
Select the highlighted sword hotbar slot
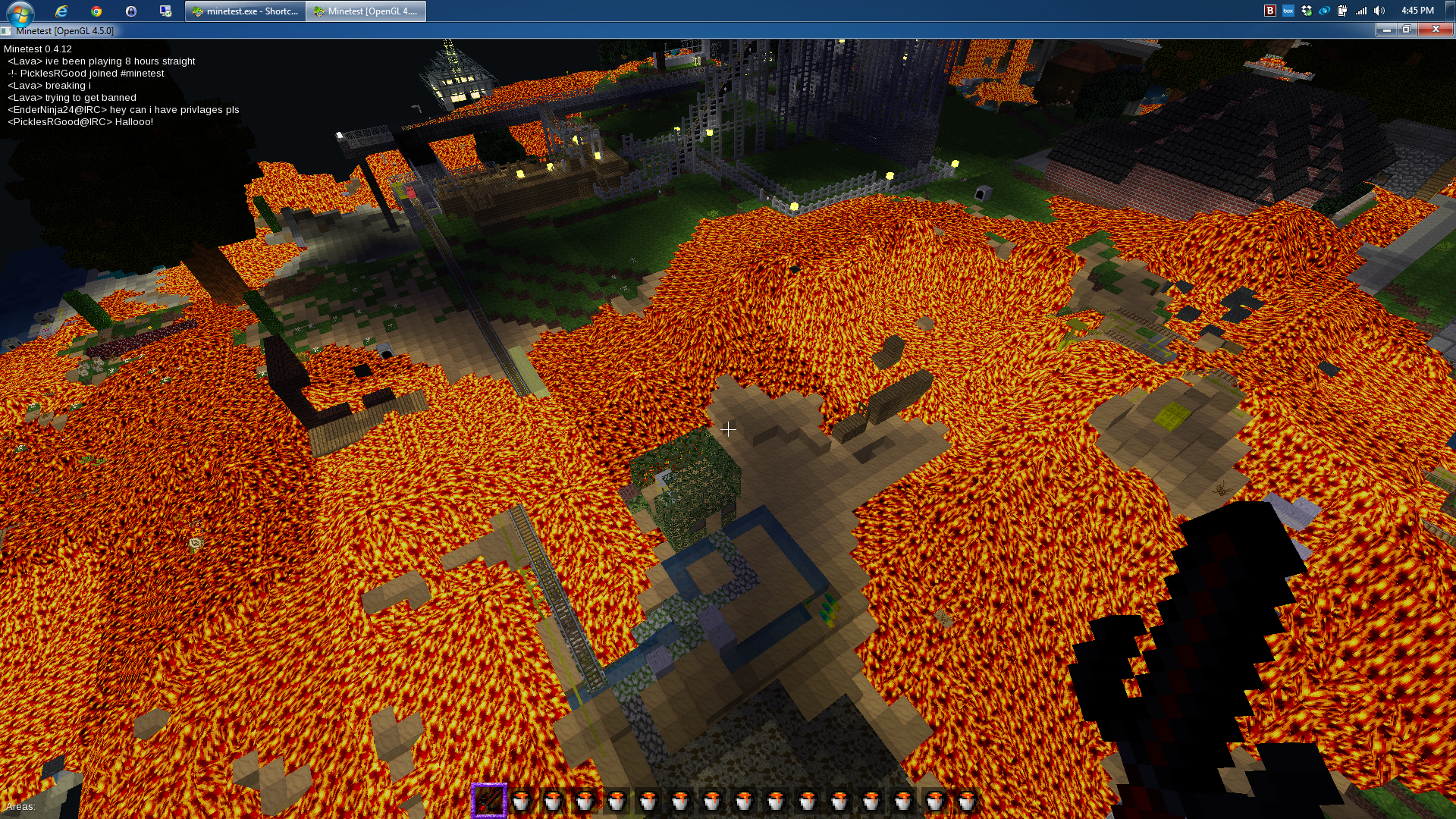click(489, 801)
